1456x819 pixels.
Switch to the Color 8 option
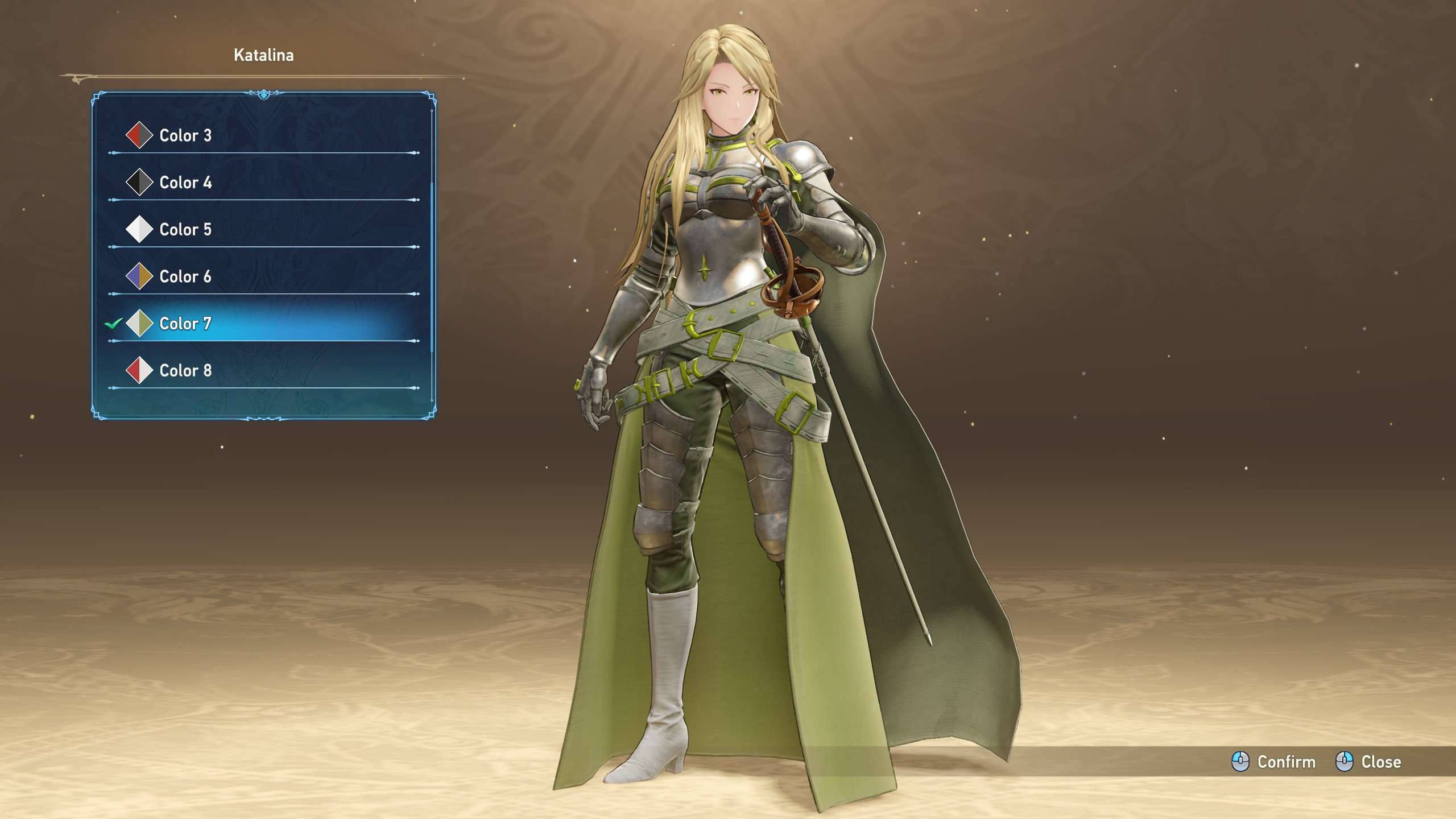coord(185,370)
